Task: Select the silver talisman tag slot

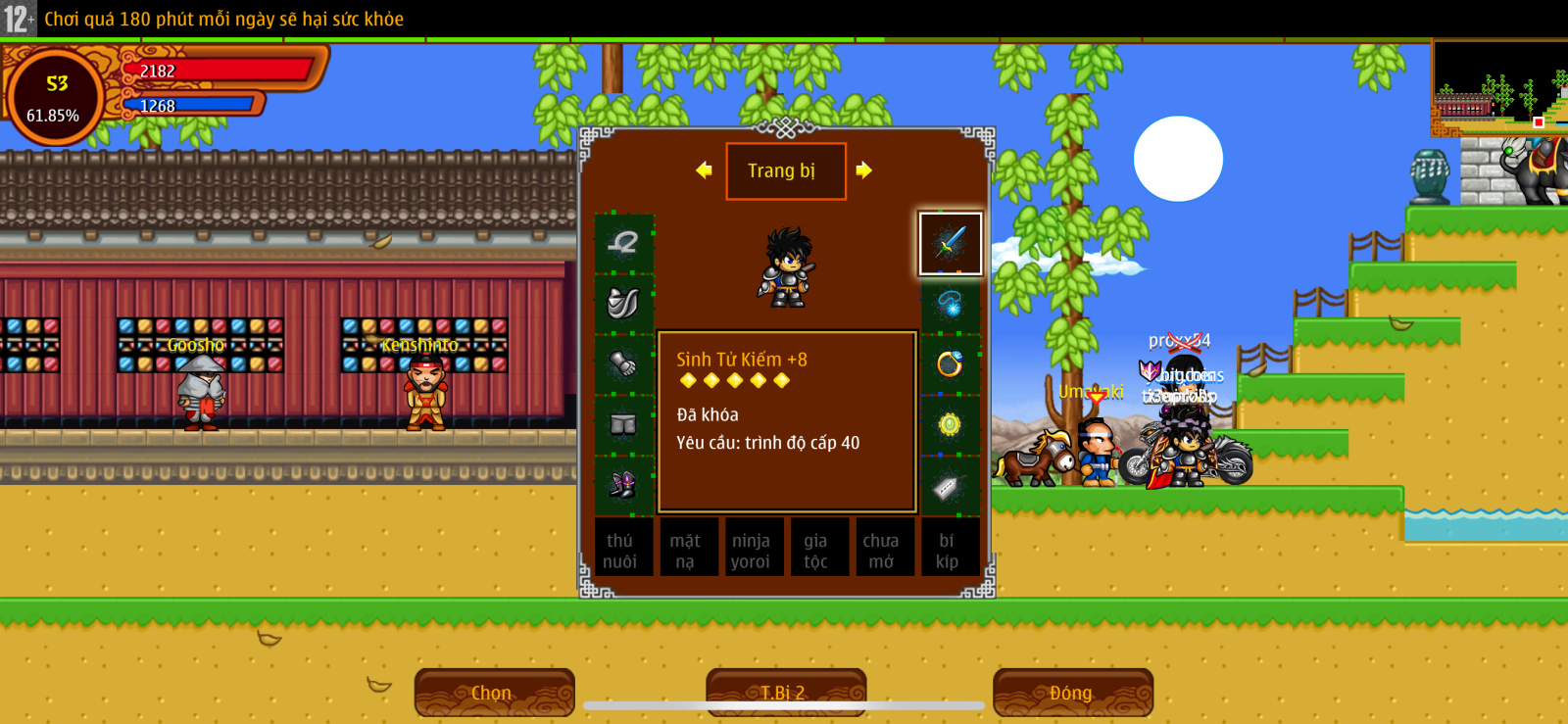Action: coord(950,486)
